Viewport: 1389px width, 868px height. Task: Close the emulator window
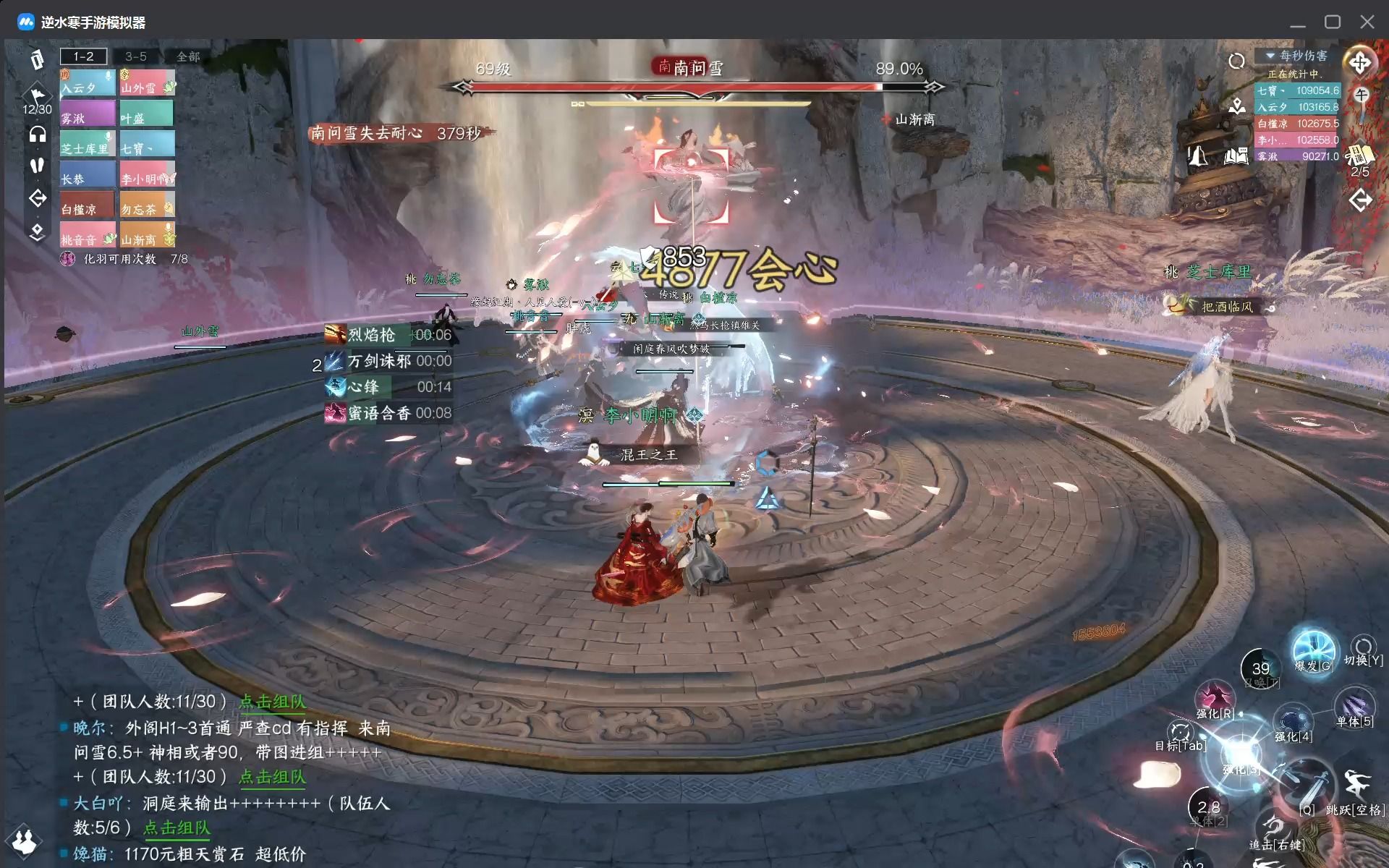pyautogui.click(x=1367, y=22)
